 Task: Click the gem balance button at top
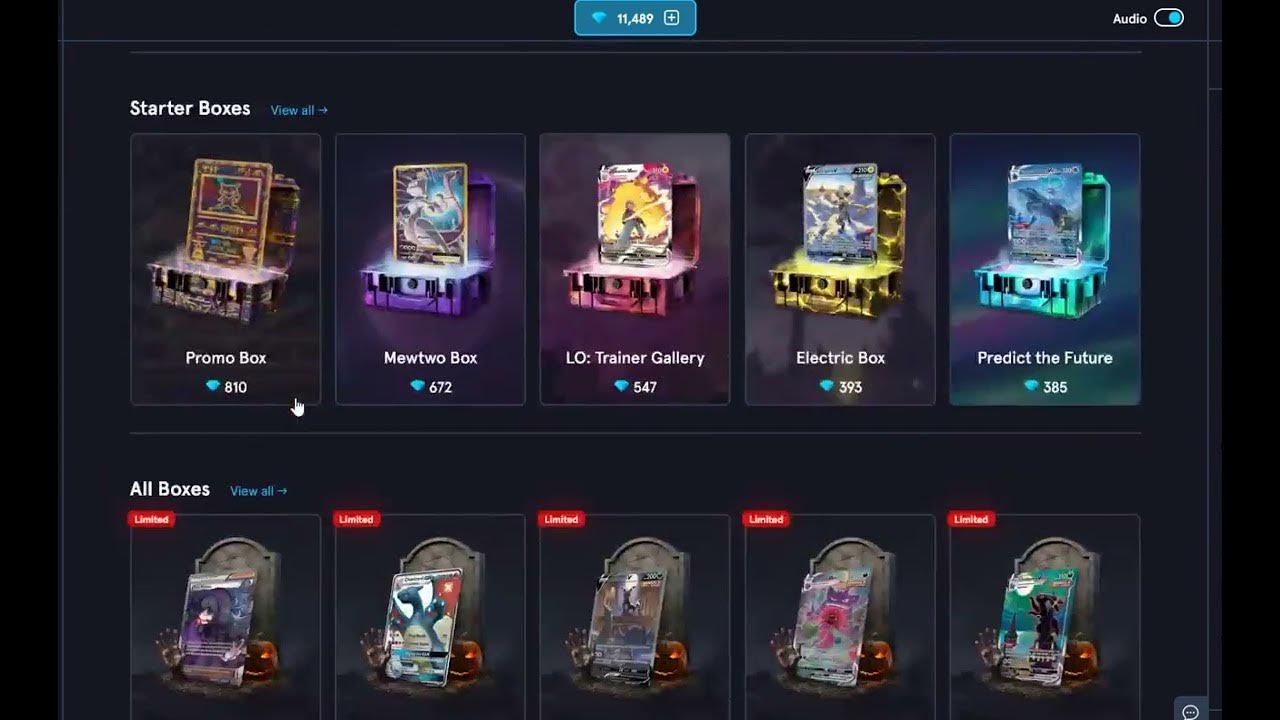(634, 17)
